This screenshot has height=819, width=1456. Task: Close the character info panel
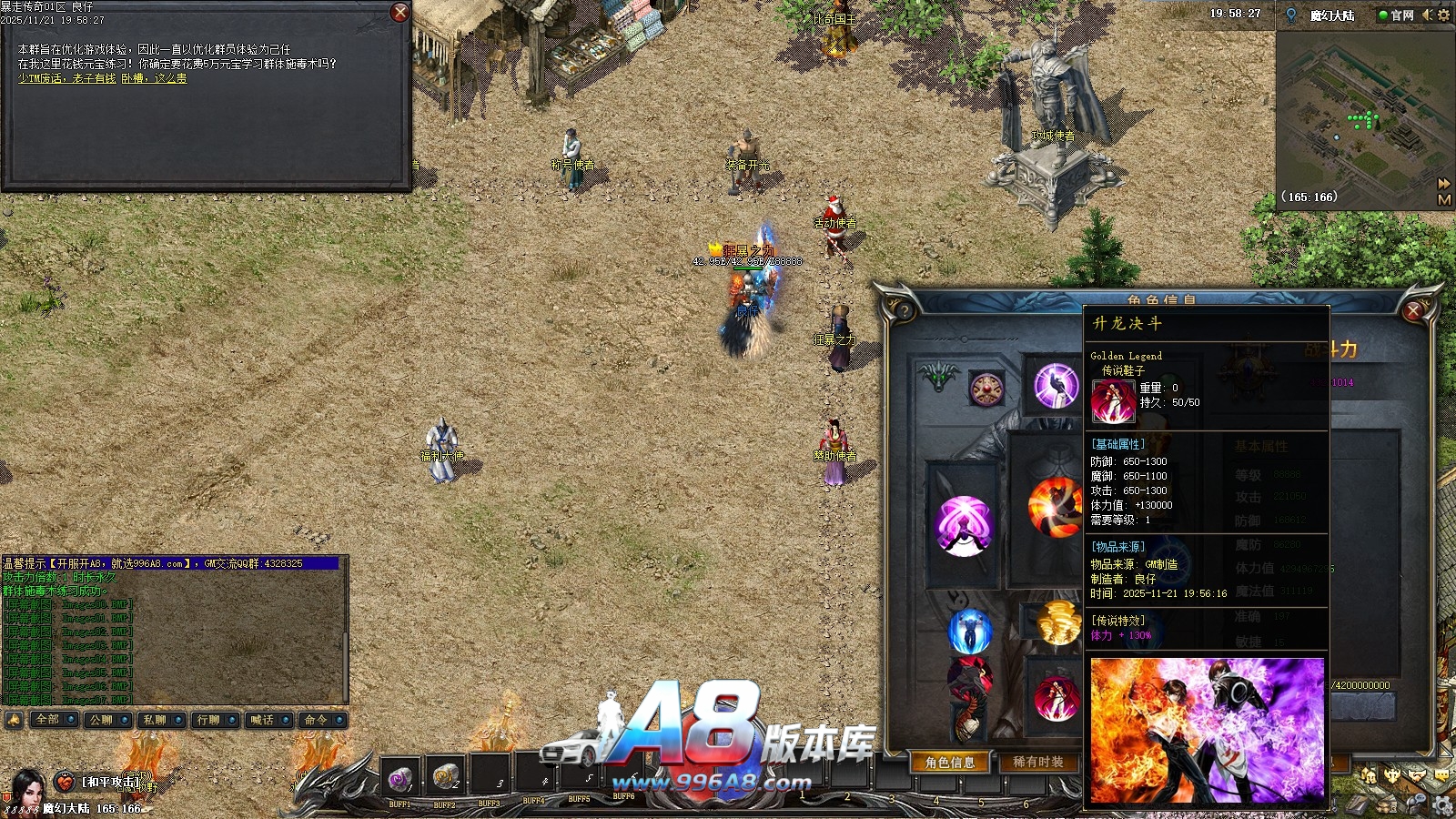[1413, 311]
